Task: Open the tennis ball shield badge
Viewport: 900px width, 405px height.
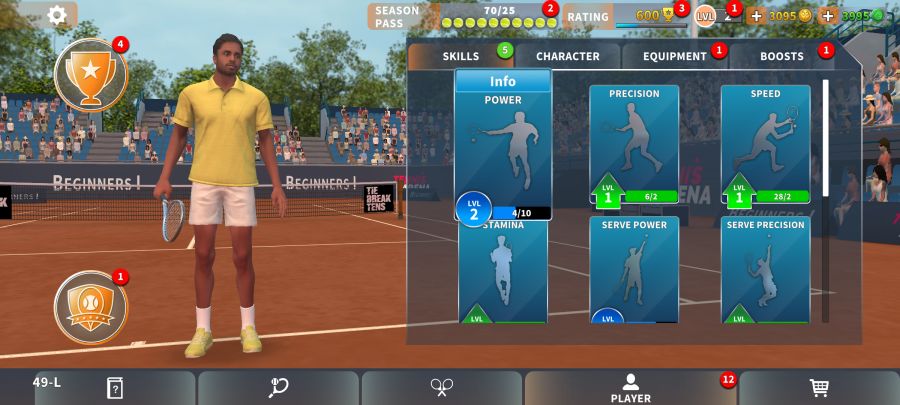Action: click(x=91, y=303)
